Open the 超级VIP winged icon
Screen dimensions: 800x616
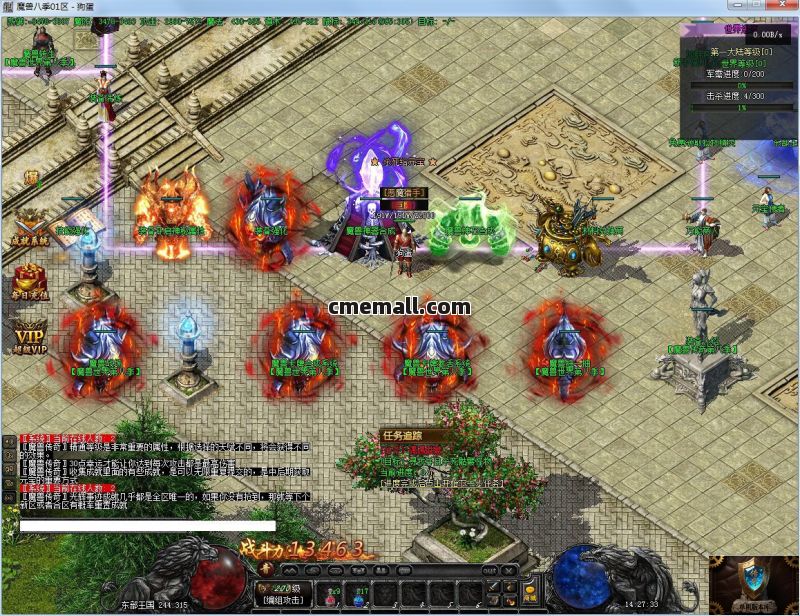pos(29,337)
